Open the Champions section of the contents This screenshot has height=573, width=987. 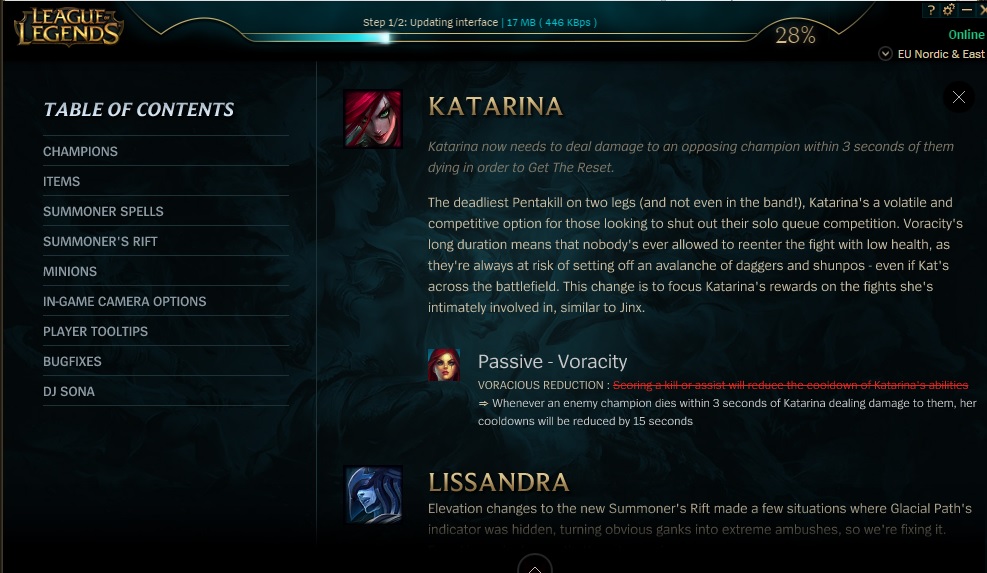pos(80,151)
